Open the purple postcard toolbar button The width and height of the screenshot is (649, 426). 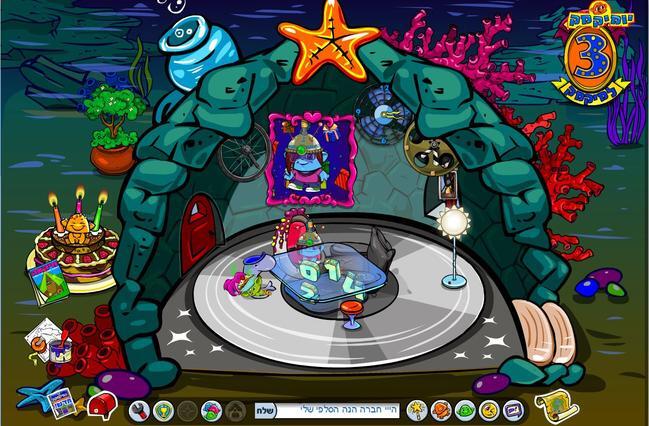point(513,410)
